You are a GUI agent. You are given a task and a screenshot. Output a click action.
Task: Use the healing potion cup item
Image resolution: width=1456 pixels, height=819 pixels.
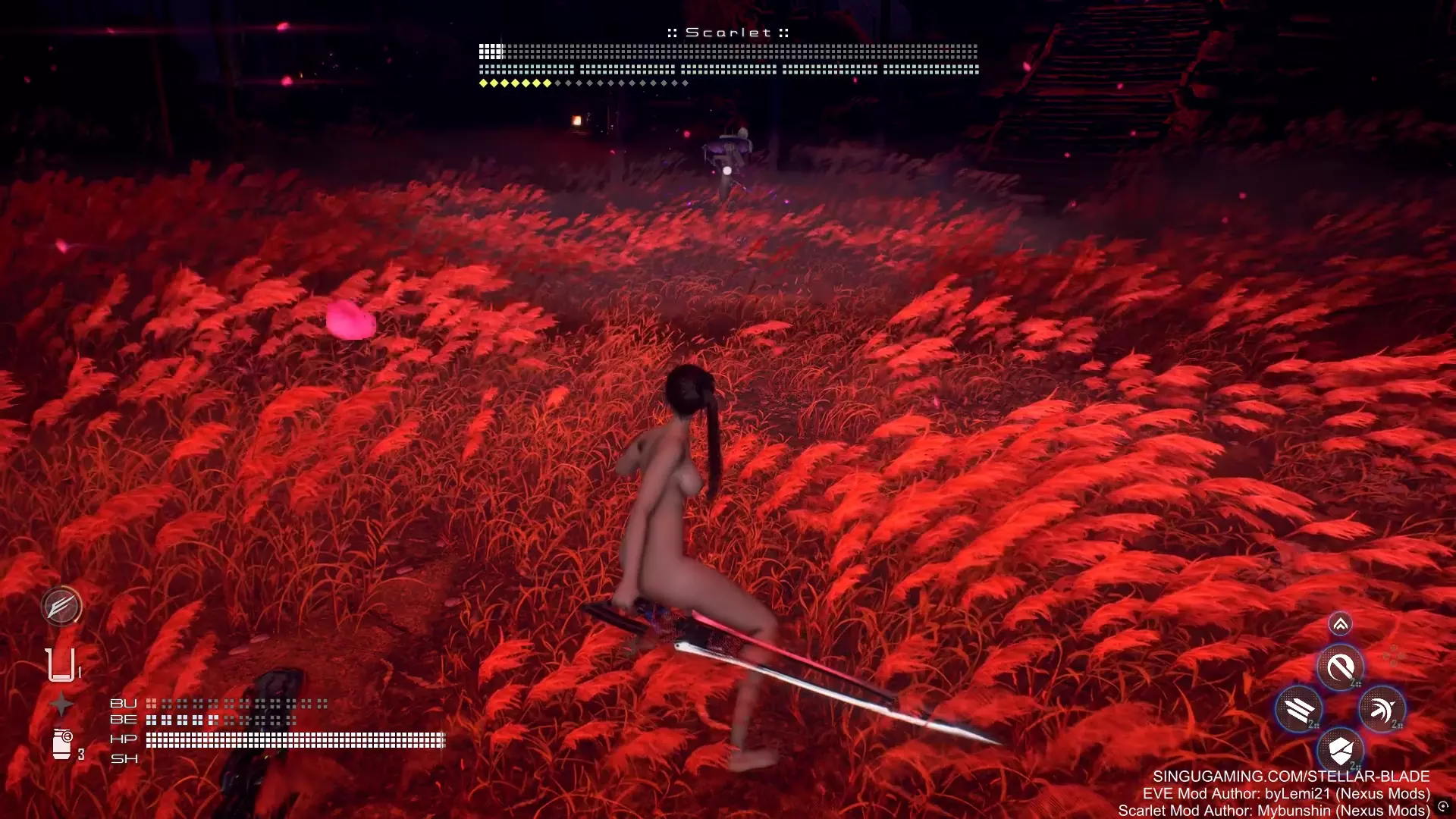tap(61, 665)
